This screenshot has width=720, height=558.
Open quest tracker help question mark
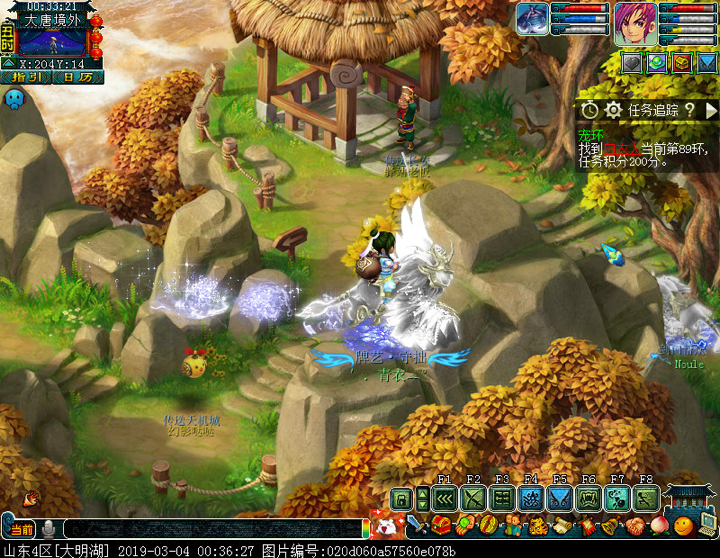pos(690,110)
